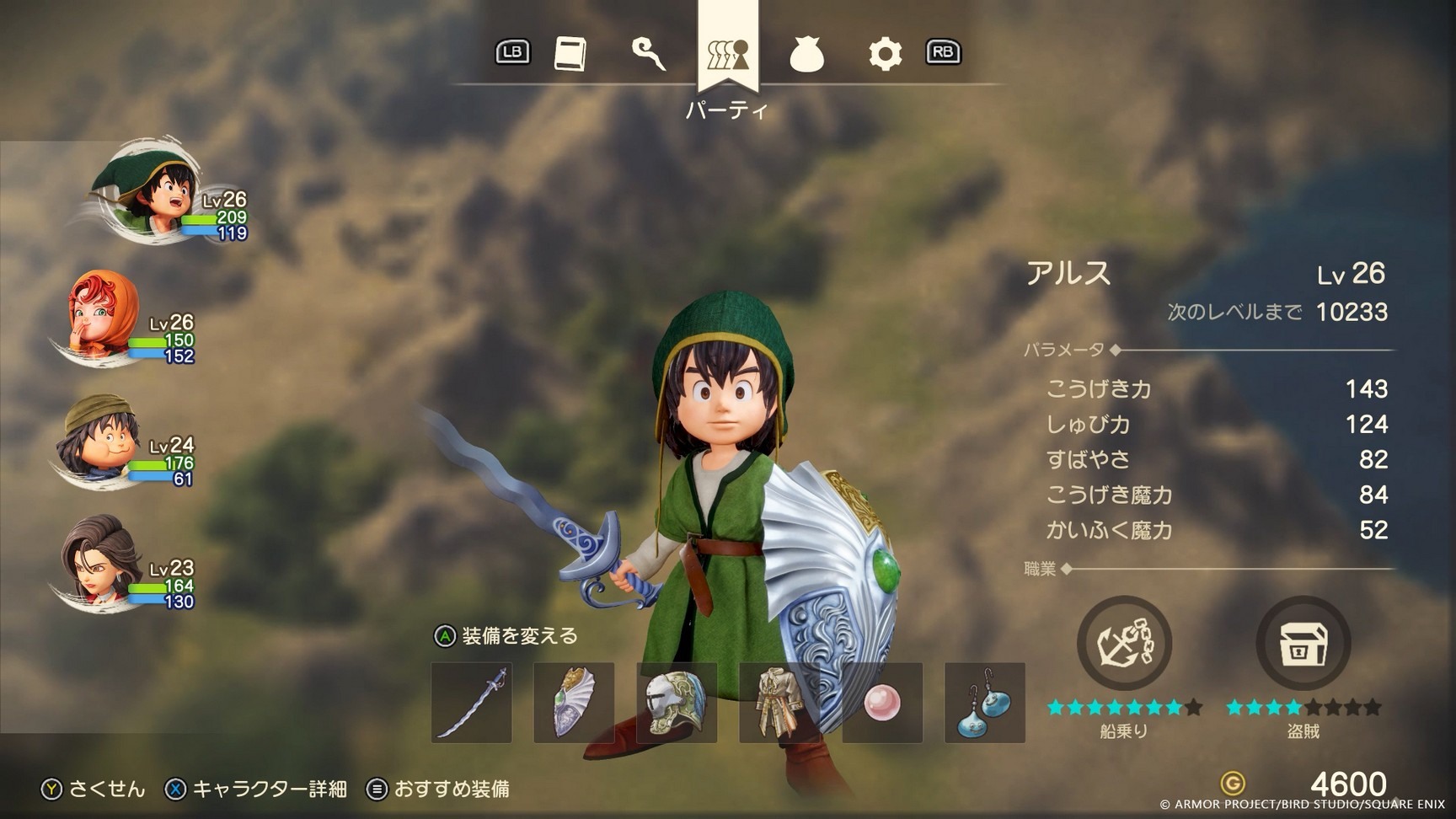Open the book journal icon on menu bar

coord(571,51)
